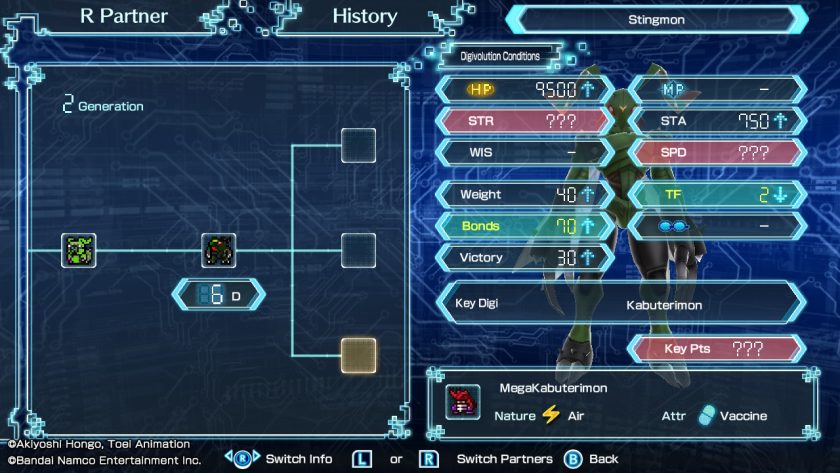Image resolution: width=840 pixels, height=473 pixels.
Task: Select the Weight condition row
Action: [x=523, y=194]
